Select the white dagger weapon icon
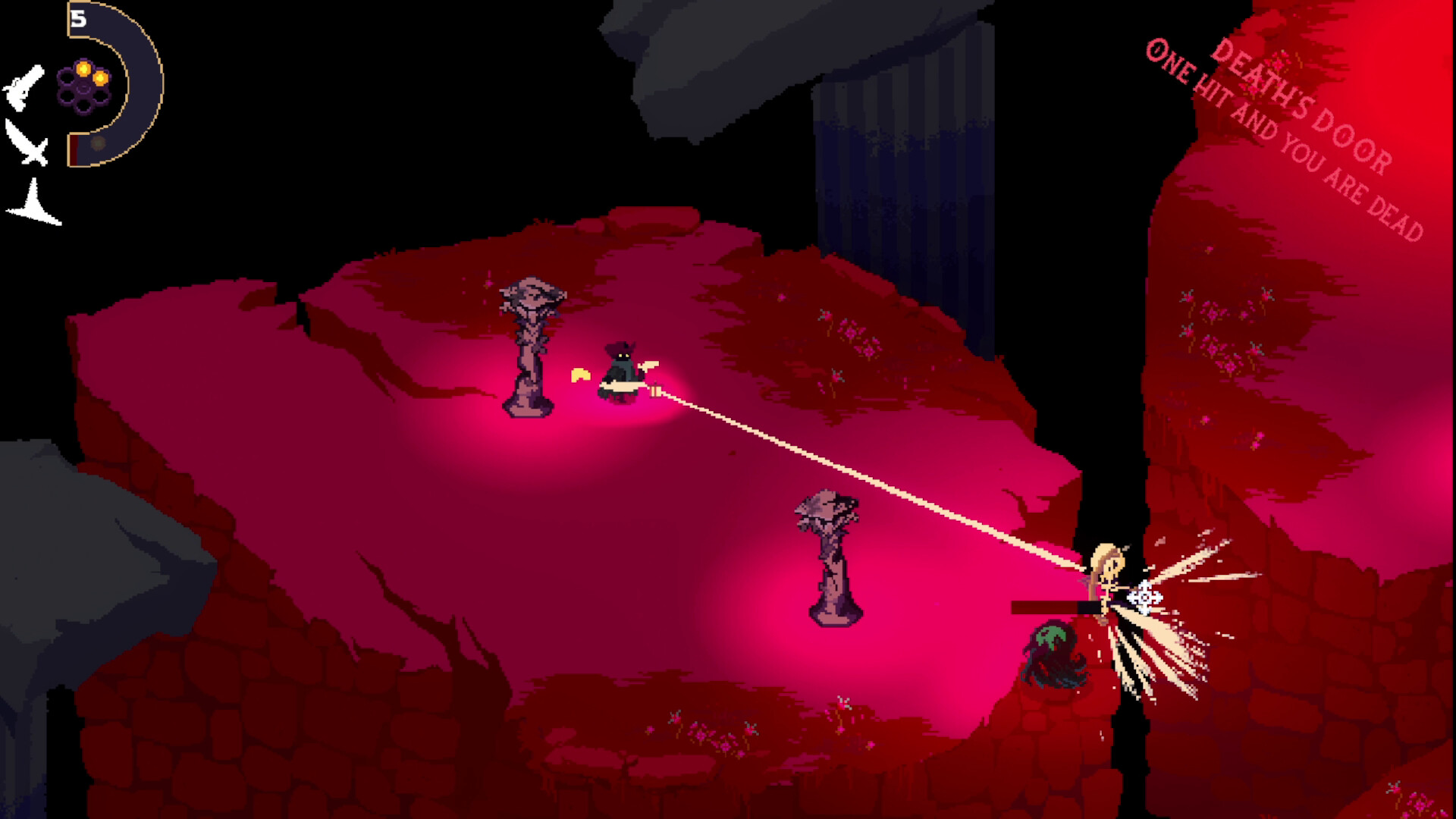The width and height of the screenshot is (1456, 819). [x=27, y=143]
